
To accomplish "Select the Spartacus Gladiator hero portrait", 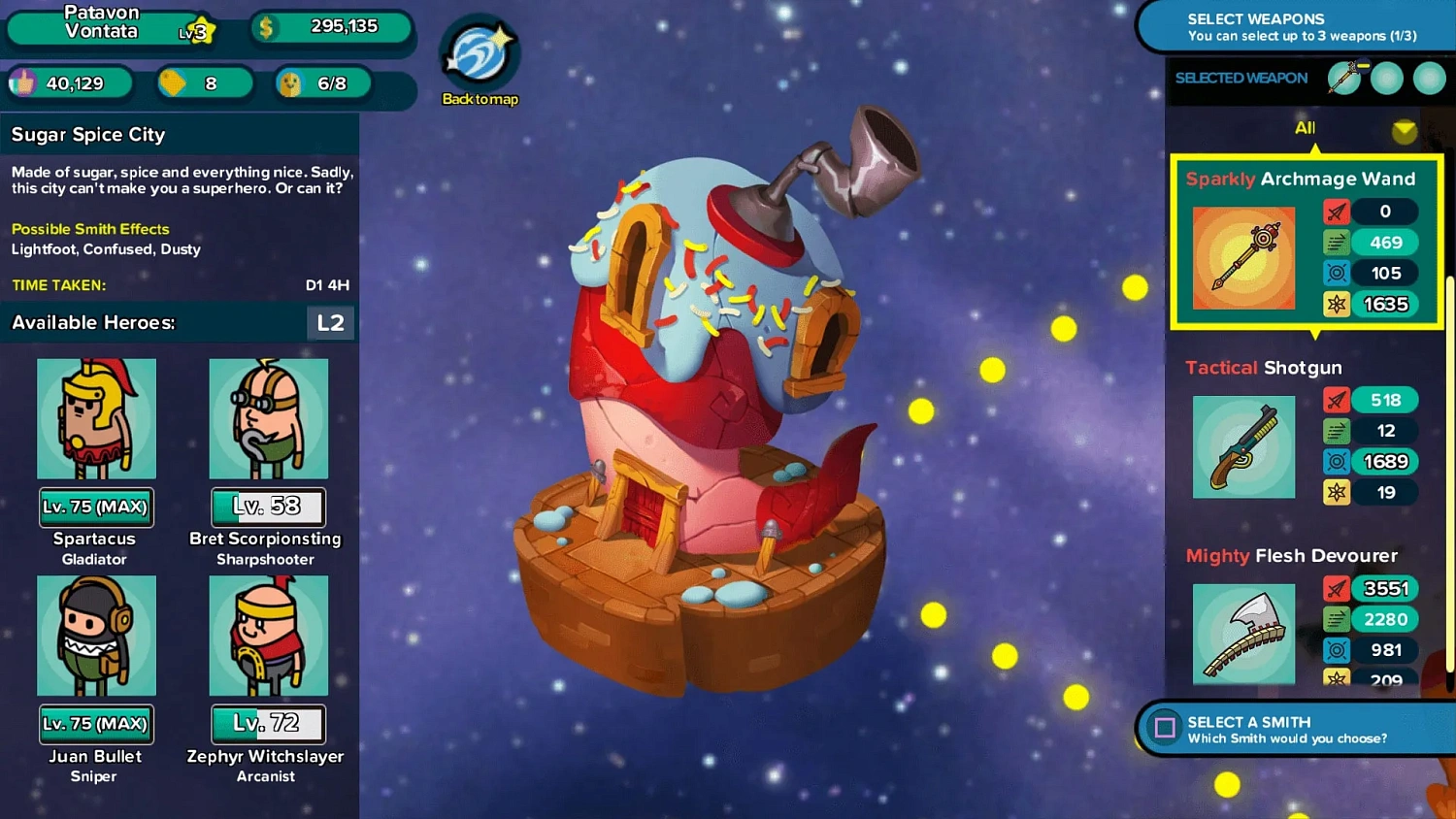I will coord(96,419).
